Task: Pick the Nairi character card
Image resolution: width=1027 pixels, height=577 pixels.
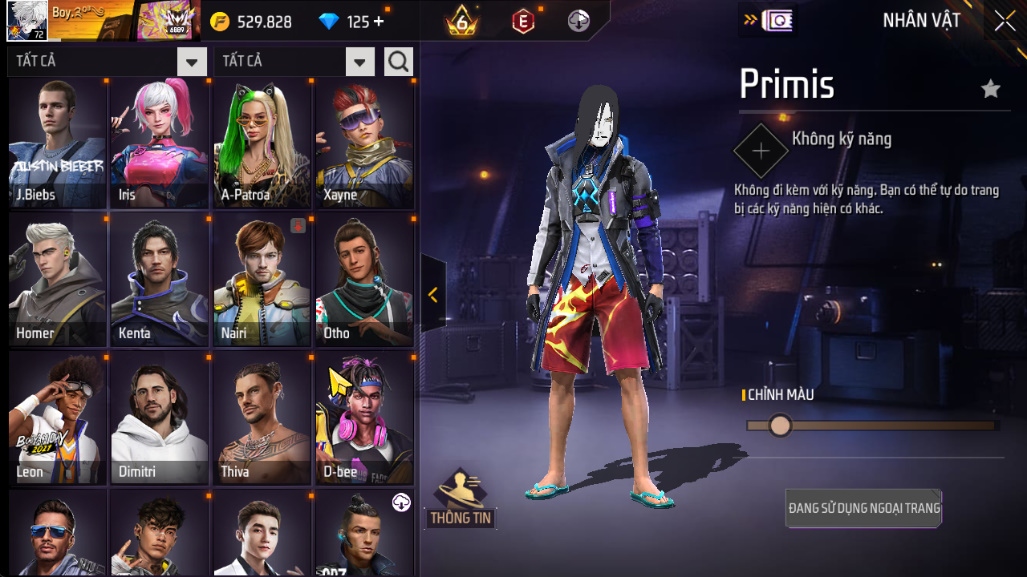Action: (262, 281)
